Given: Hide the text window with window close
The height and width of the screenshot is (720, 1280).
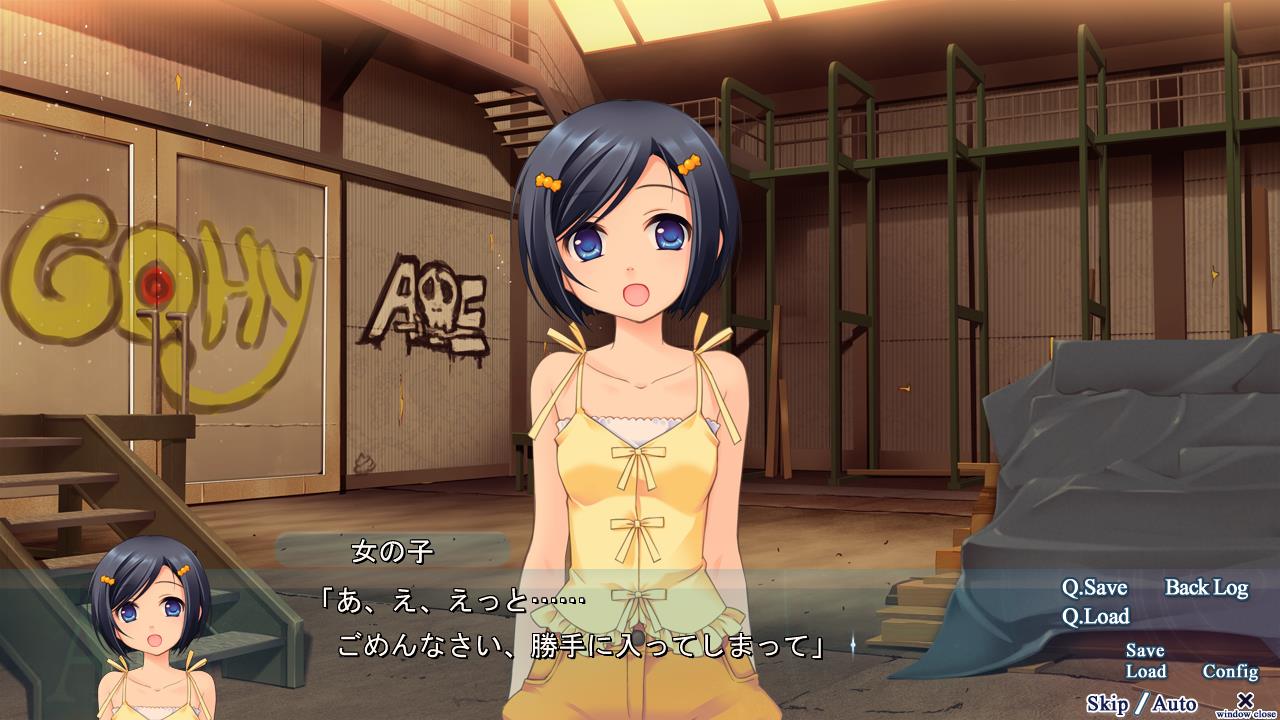Looking at the screenshot, I should [x=1245, y=703].
